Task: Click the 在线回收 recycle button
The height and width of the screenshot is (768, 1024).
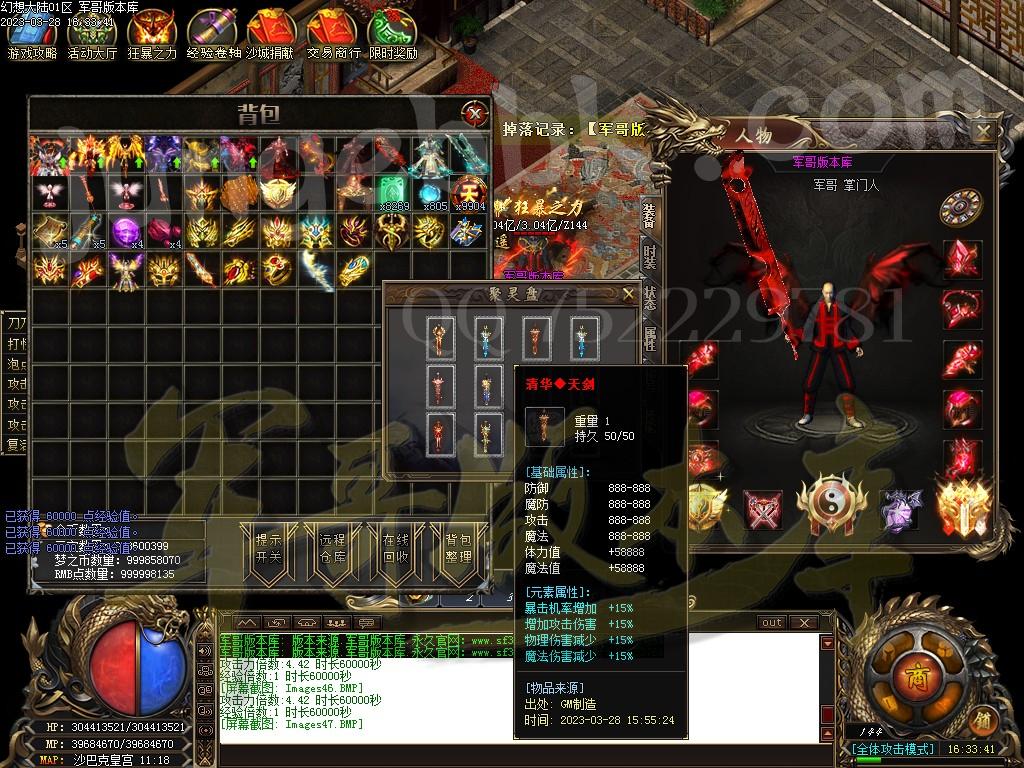Action: tap(395, 548)
